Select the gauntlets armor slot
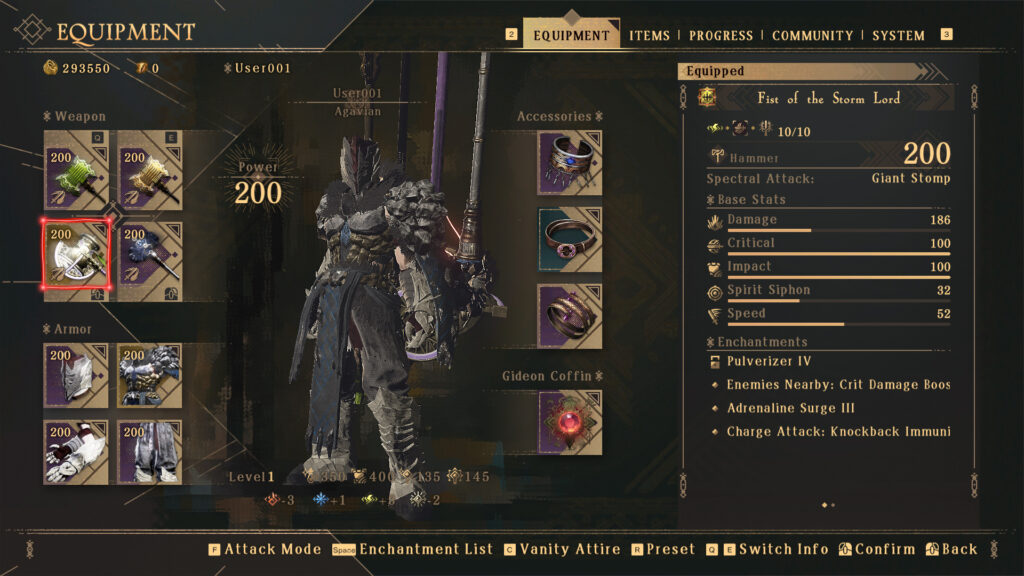 (x=76, y=451)
